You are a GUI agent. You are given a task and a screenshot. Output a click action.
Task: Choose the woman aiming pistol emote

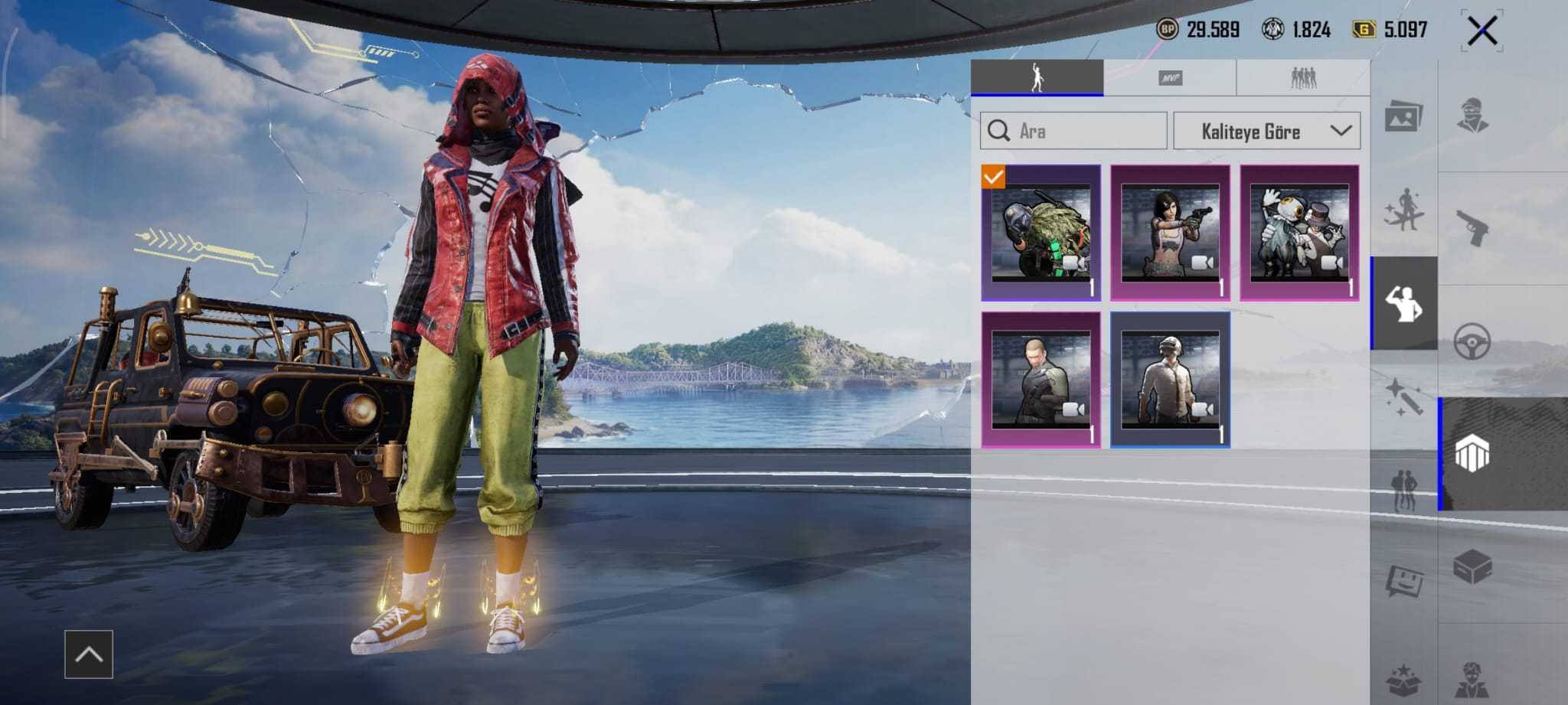1170,233
